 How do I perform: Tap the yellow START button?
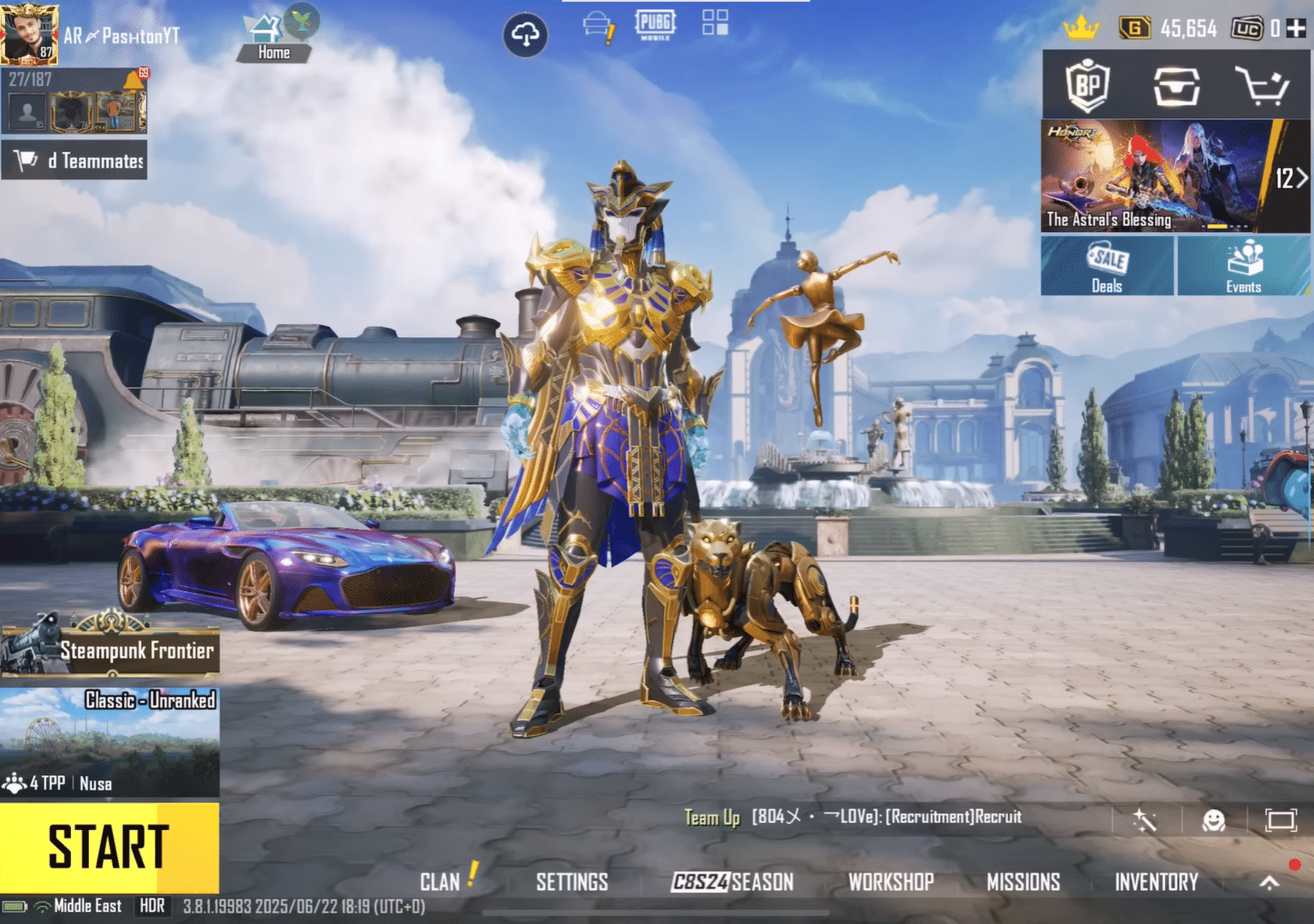[109, 847]
